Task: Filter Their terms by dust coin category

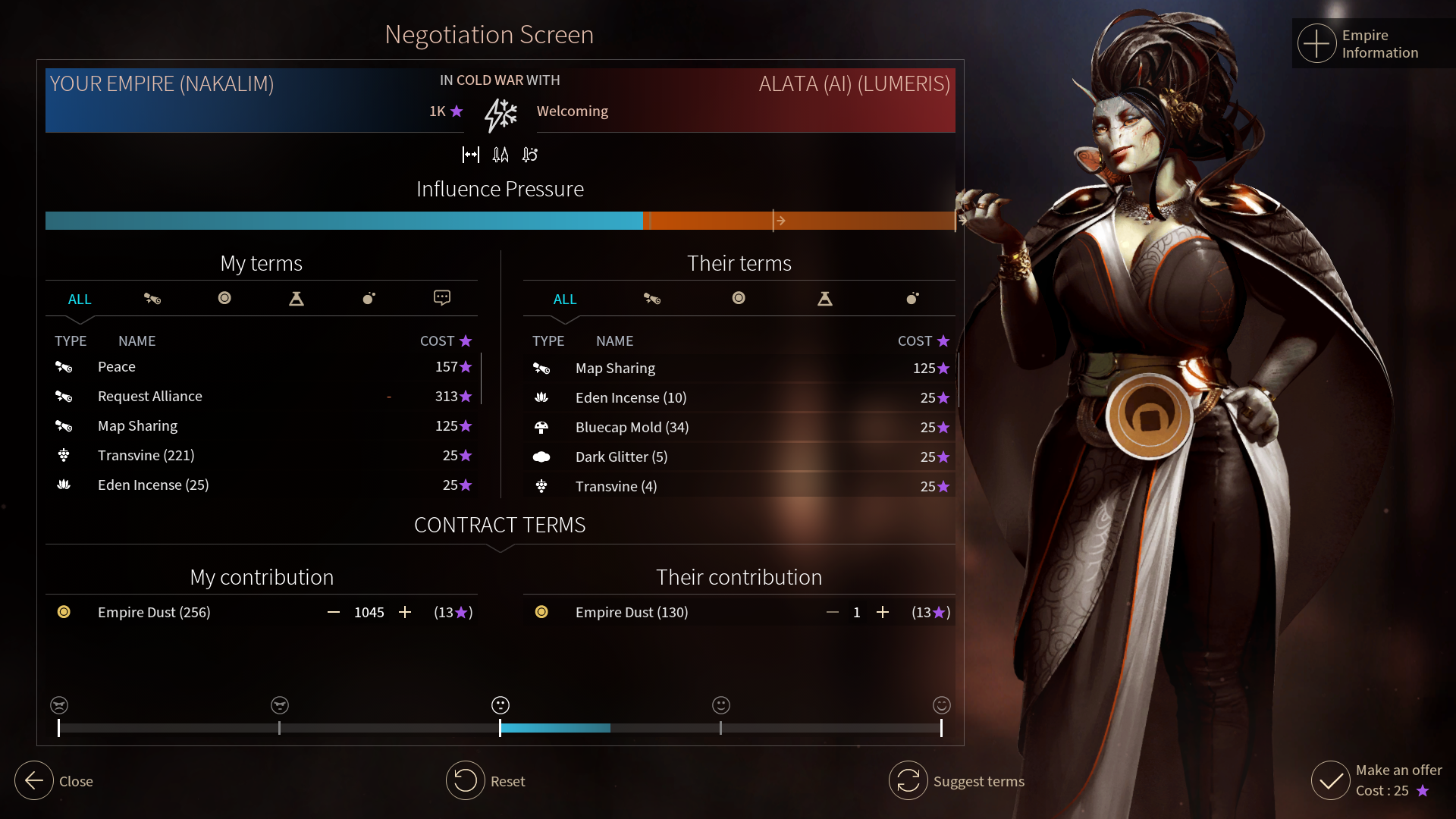Action: point(739,299)
